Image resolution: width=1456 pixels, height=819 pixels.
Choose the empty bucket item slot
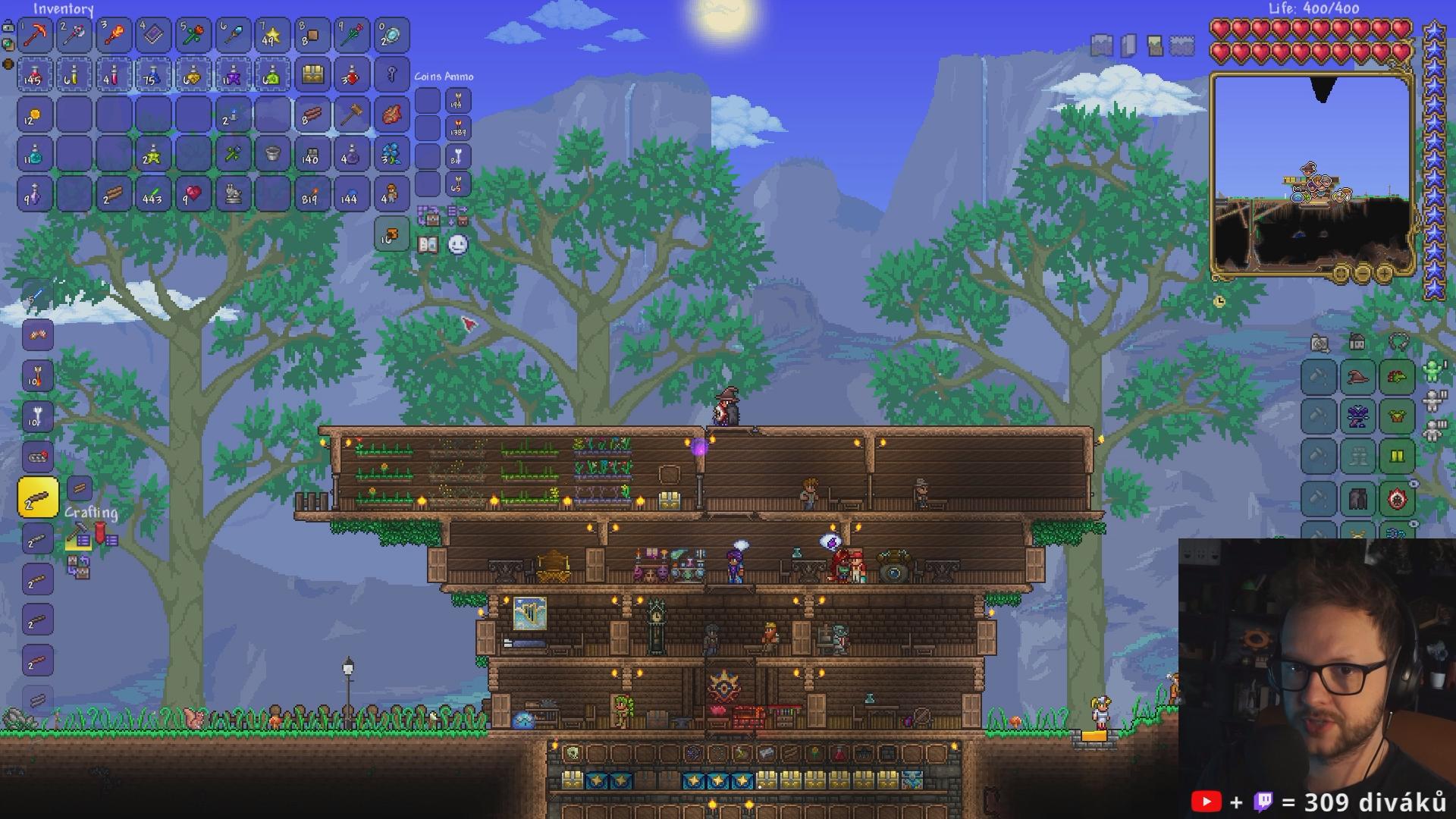pyautogui.click(x=271, y=155)
